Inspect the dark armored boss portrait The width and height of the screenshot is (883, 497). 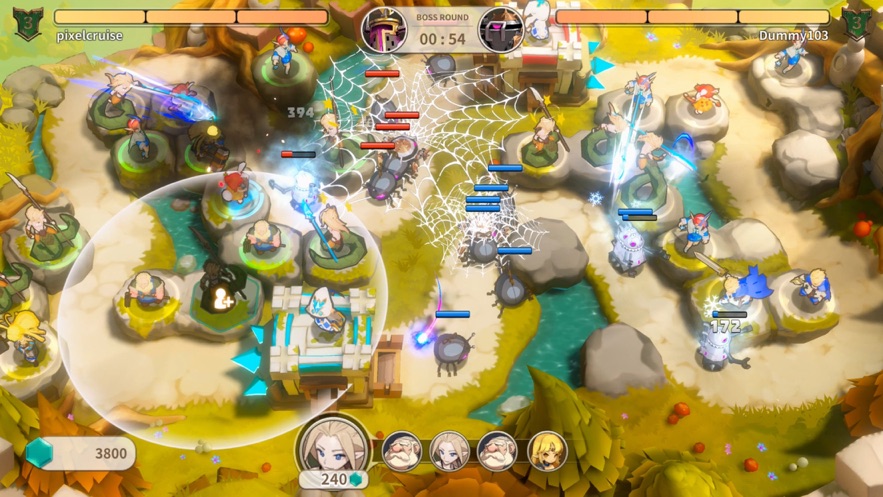(x=499, y=29)
